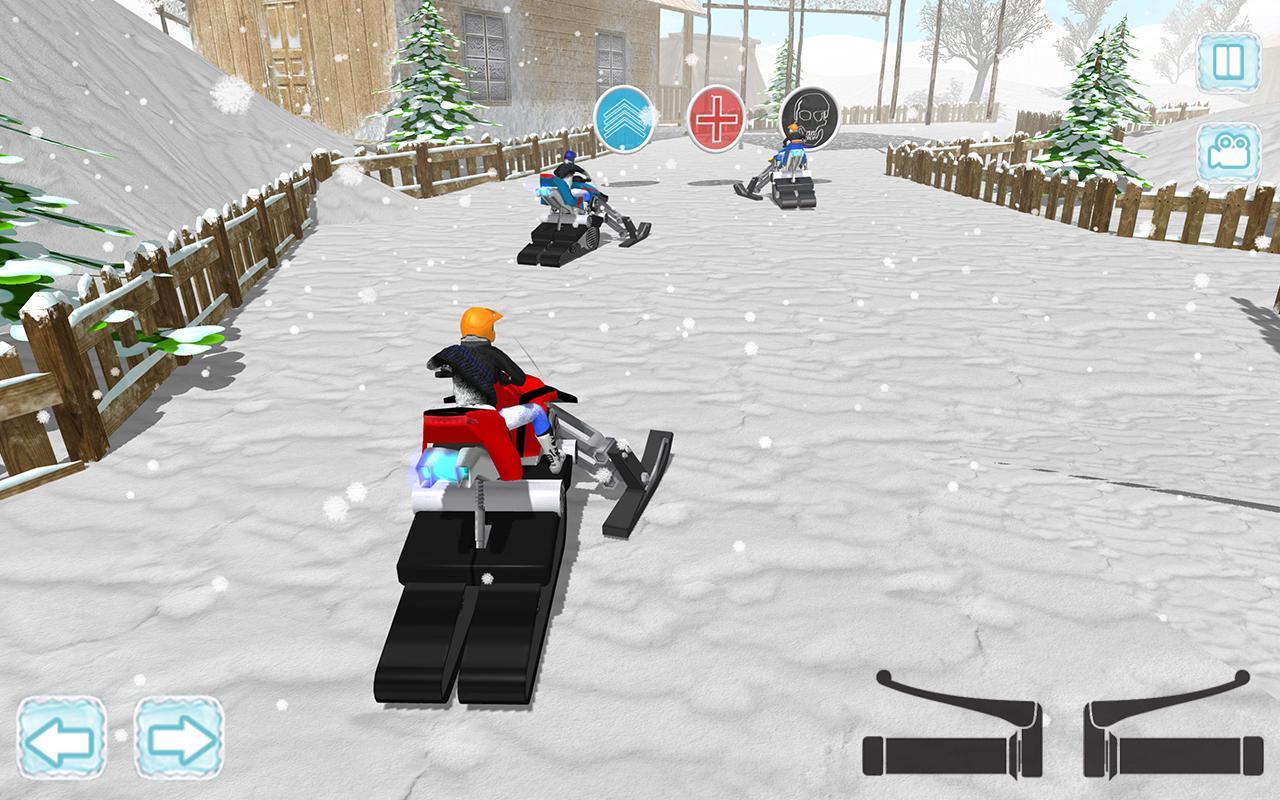Click the health cross pickup button
1280x800 pixels.
click(718, 121)
